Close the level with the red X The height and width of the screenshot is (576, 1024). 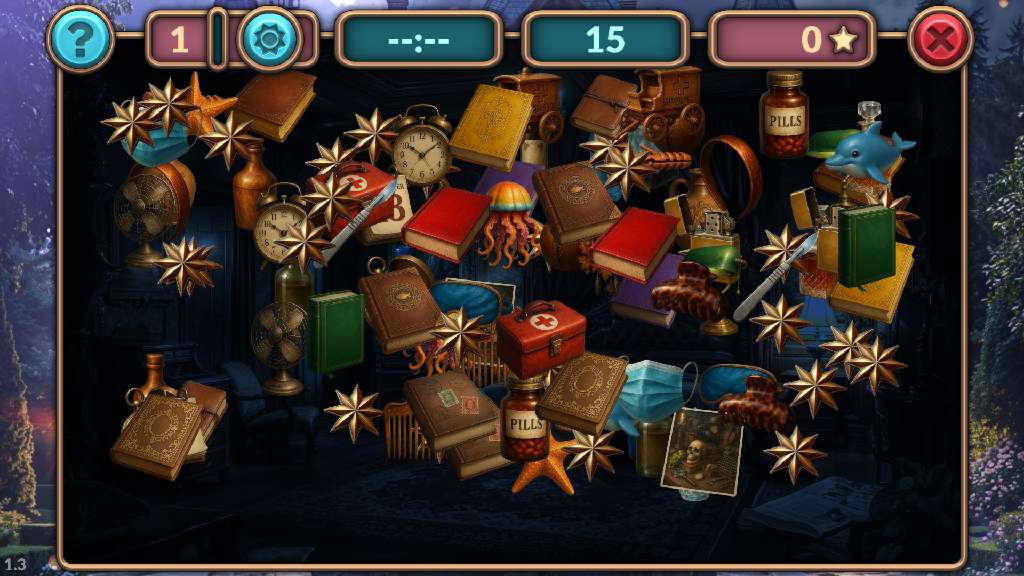click(x=940, y=39)
